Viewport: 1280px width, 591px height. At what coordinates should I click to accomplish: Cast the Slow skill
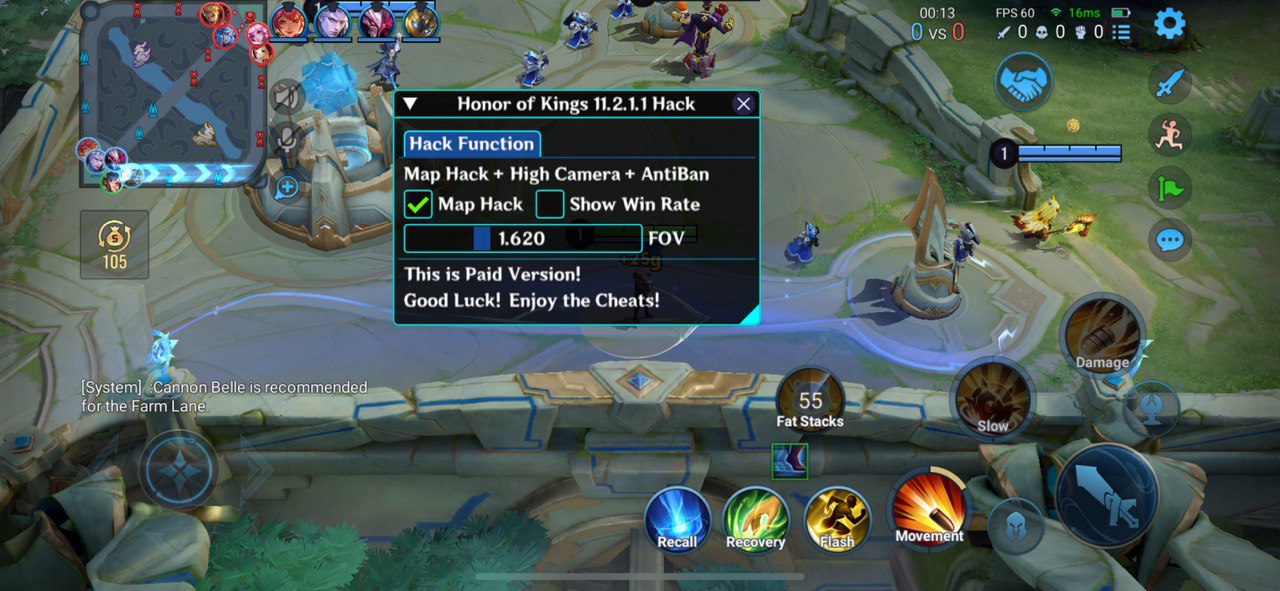click(x=992, y=400)
